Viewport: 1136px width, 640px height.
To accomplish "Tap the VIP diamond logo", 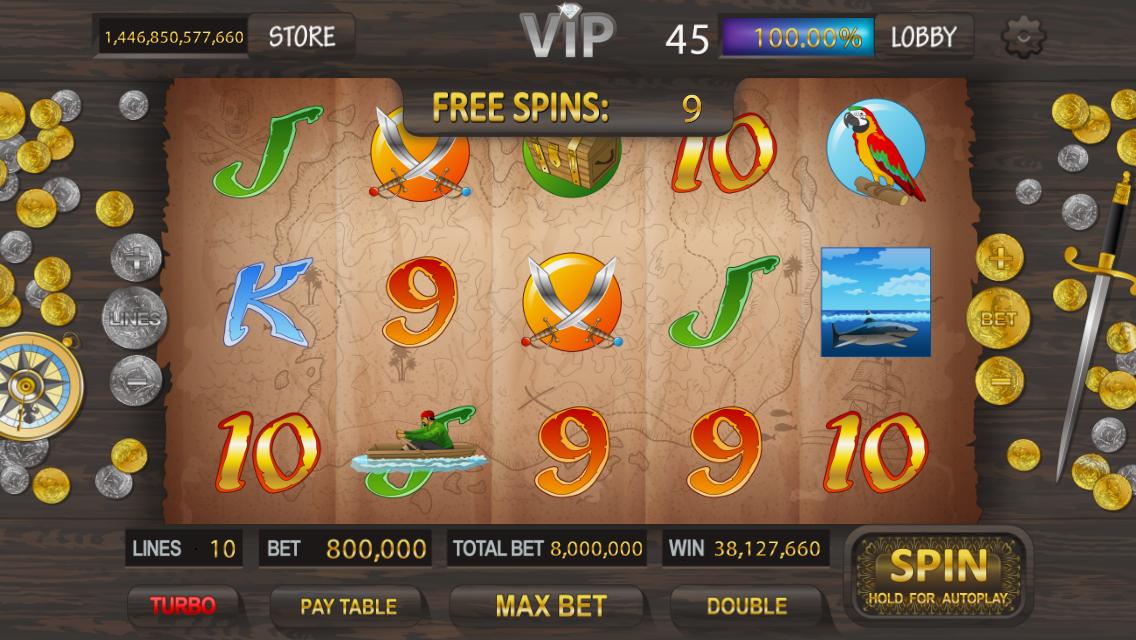I will pos(568,34).
